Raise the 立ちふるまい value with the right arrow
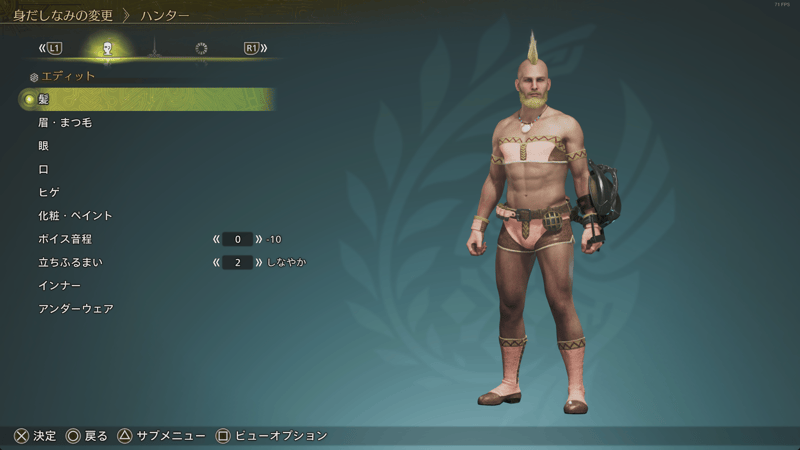 pos(260,263)
